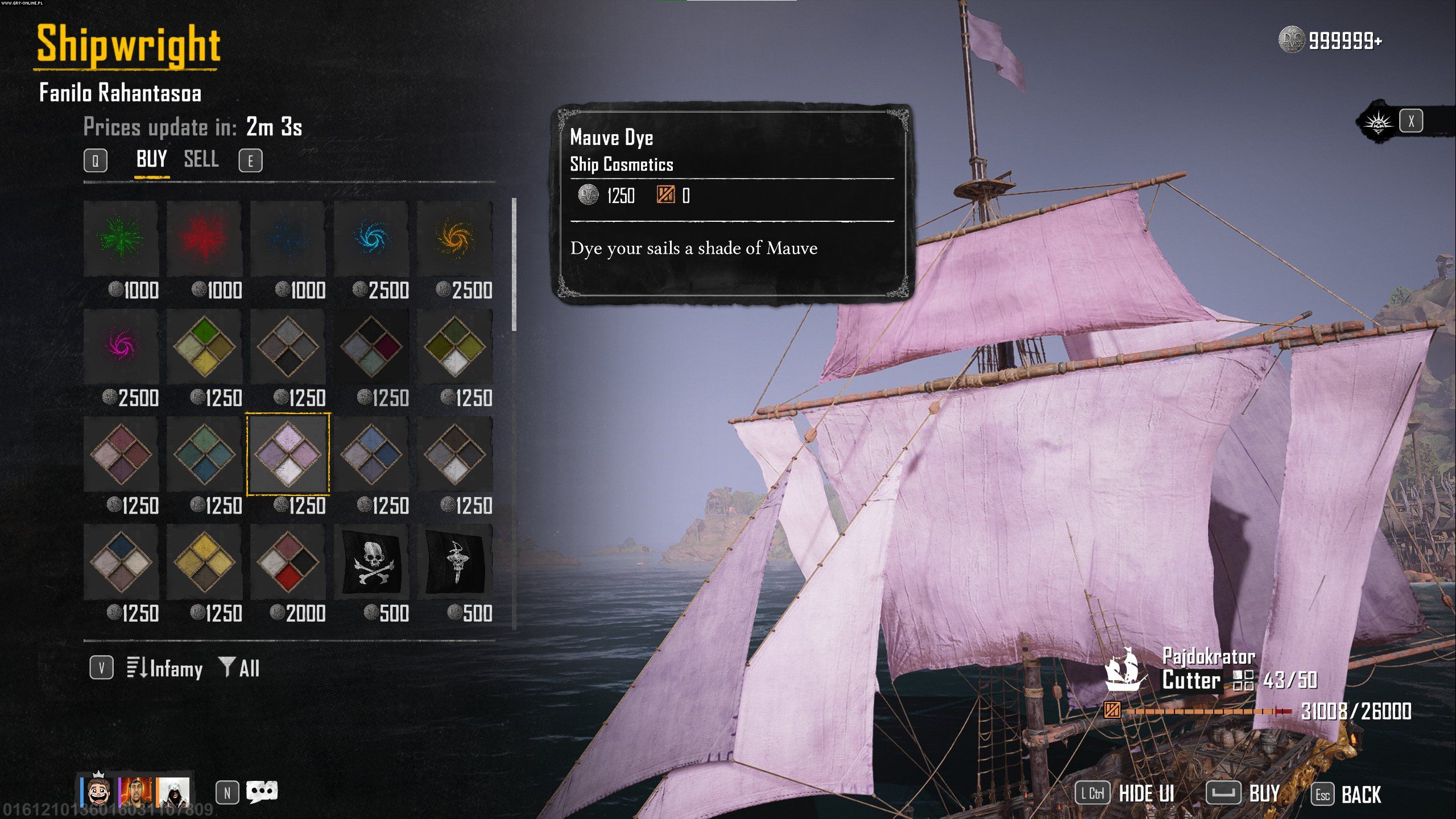Open the chat speech bubble
Image resolution: width=1456 pixels, height=819 pixels.
click(x=262, y=792)
